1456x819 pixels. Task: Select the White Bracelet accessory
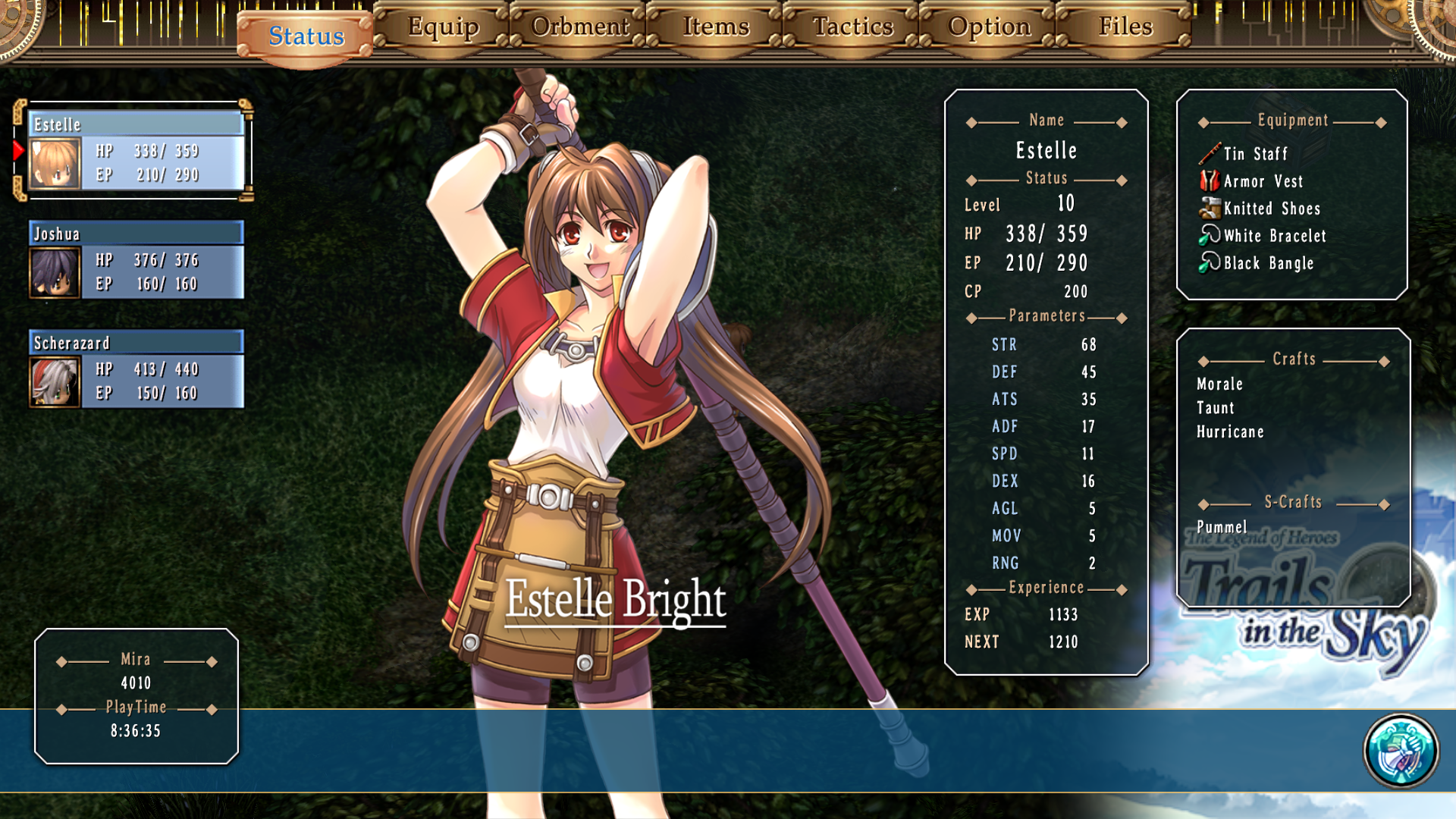click(1275, 236)
